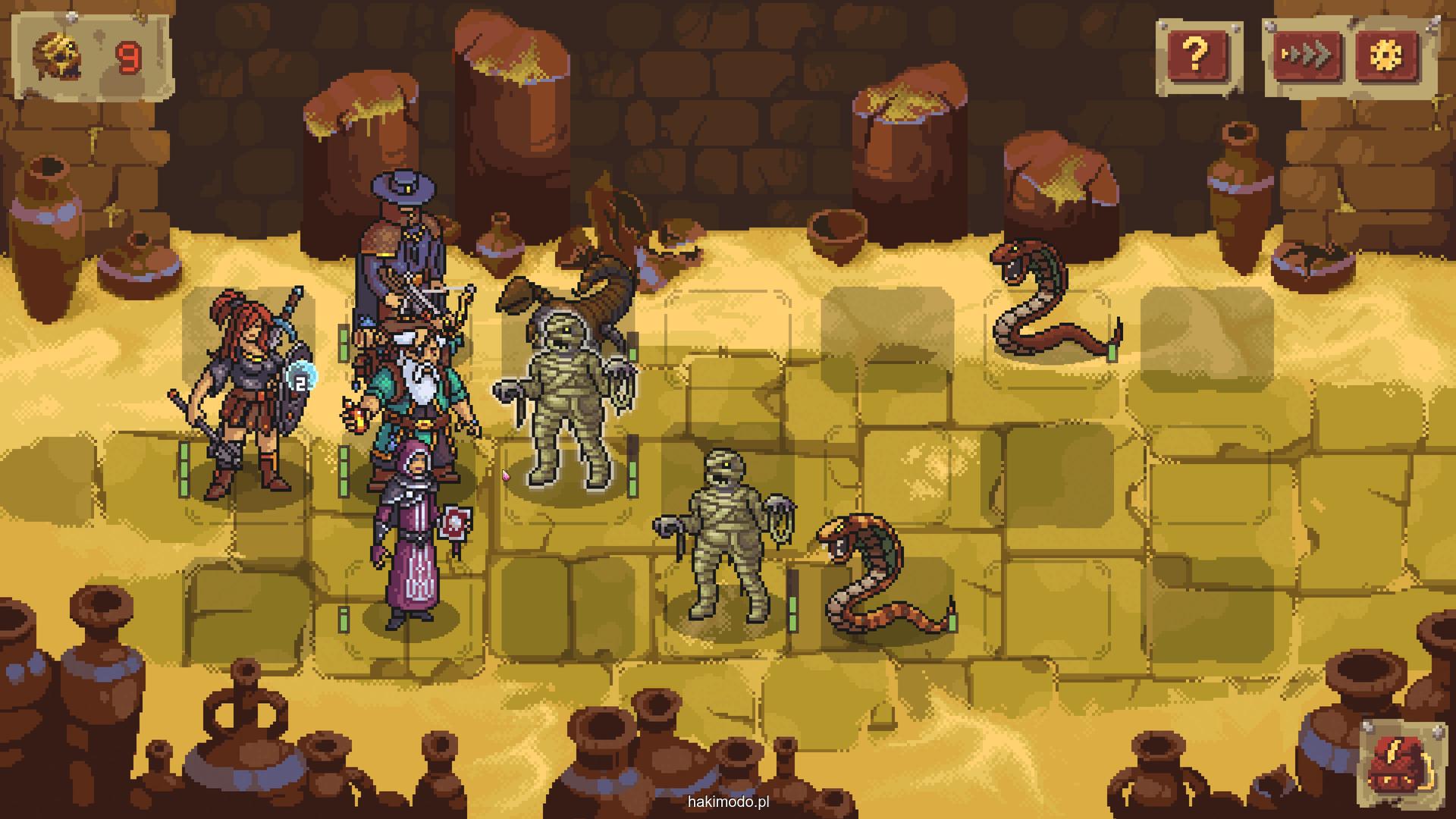
Task: Open the question mark help button
Action: pos(1196,54)
